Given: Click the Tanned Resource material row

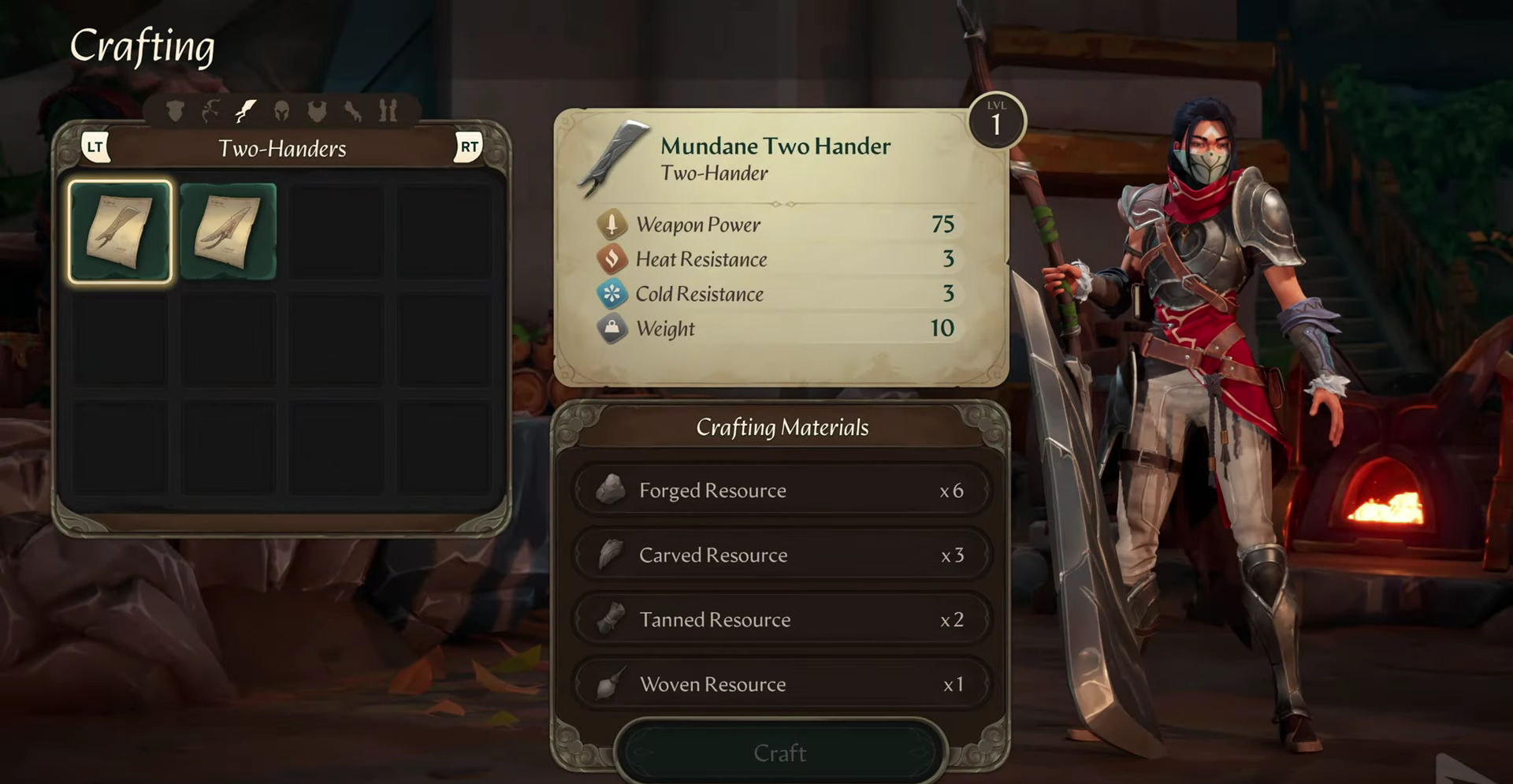Looking at the screenshot, I should click(x=780, y=619).
